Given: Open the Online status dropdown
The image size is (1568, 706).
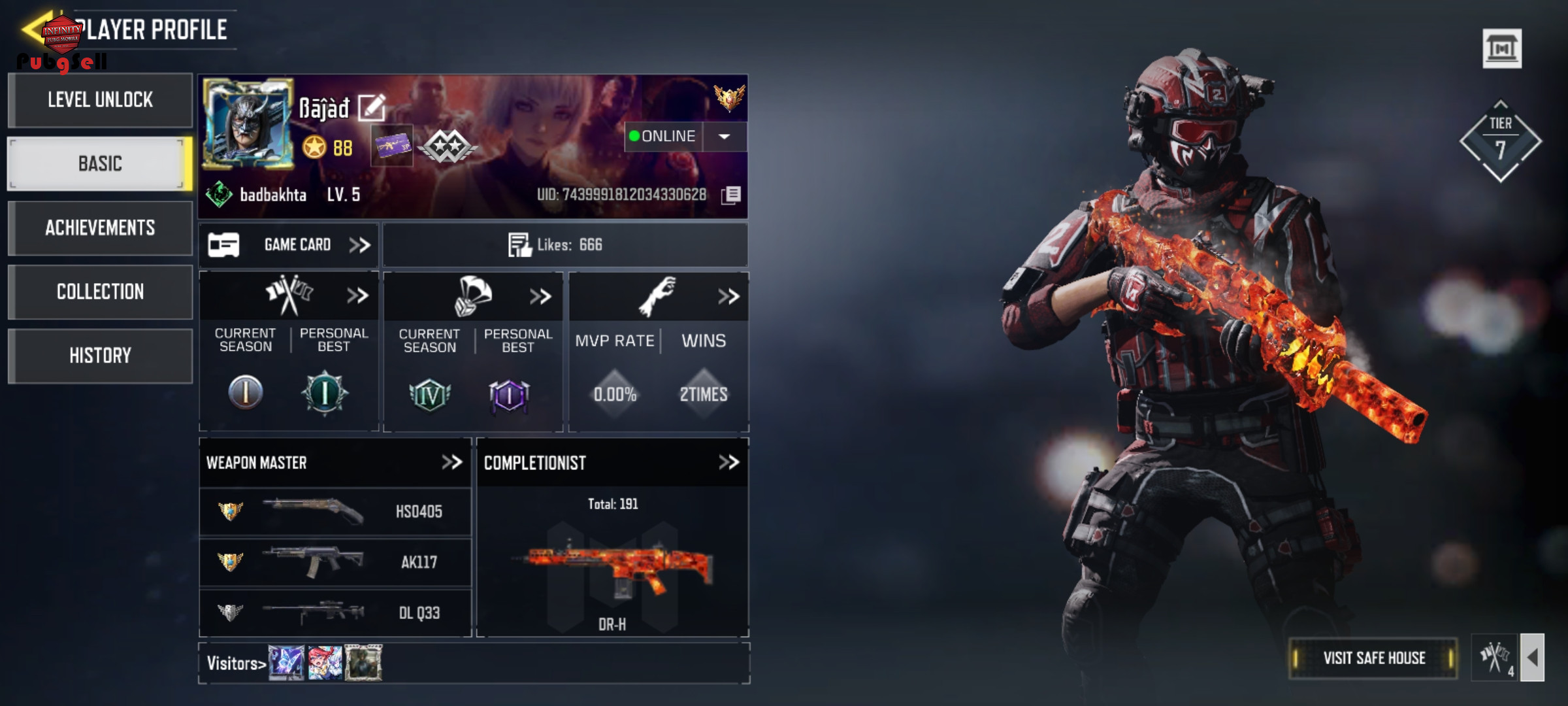Looking at the screenshot, I should click(724, 137).
